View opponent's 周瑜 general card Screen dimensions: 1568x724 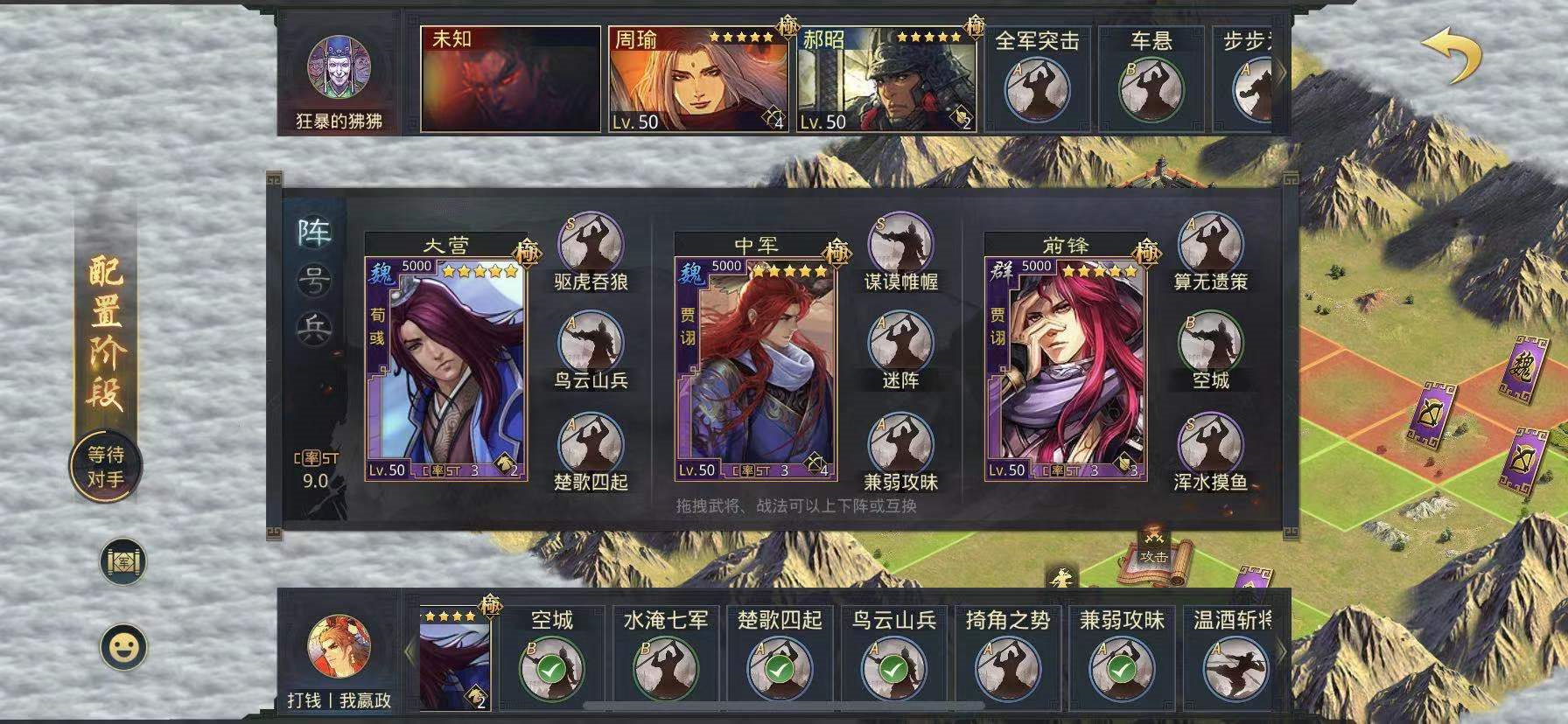click(x=697, y=80)
